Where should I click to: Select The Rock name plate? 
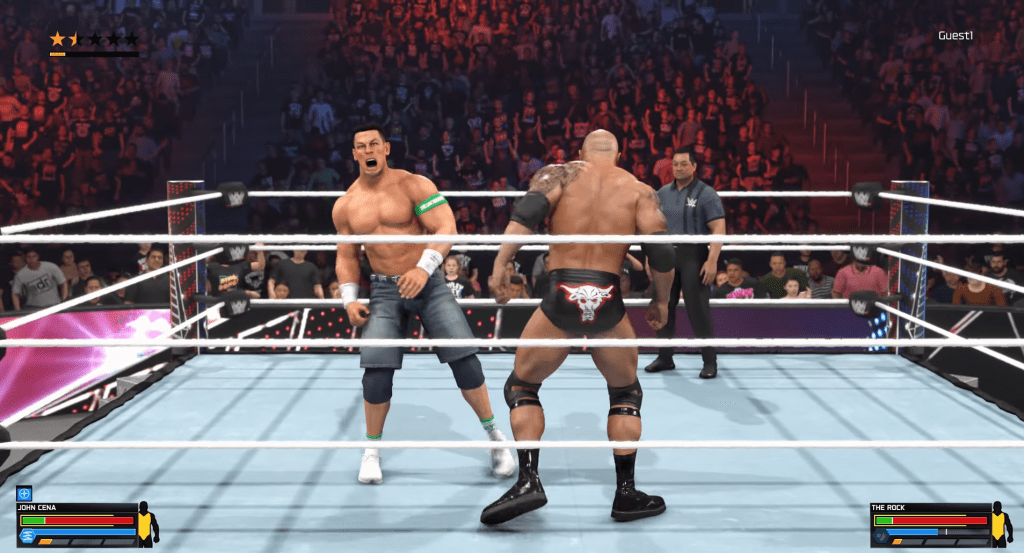pos(890,508)
